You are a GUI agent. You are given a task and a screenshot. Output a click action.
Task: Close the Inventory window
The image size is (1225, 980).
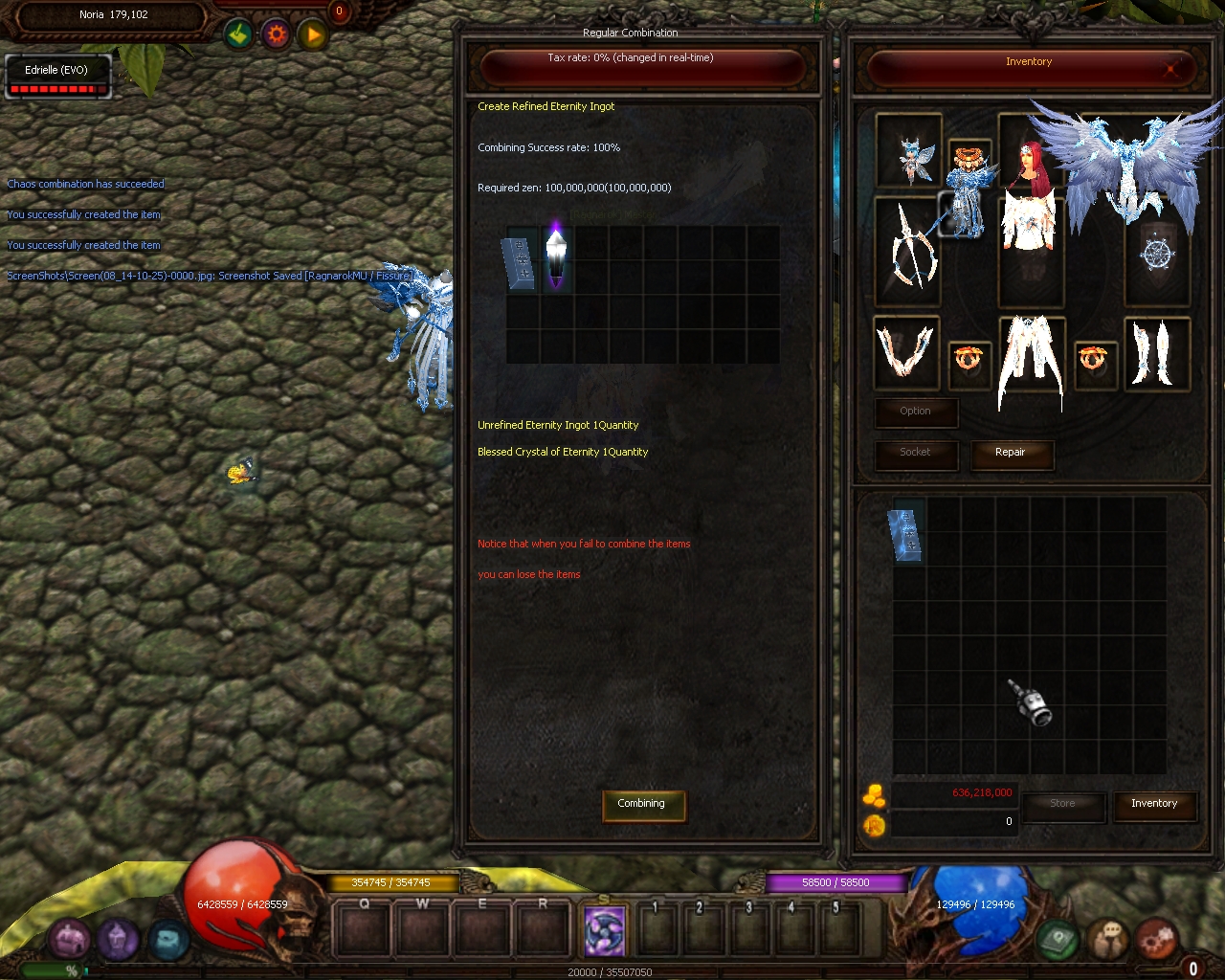[x=1170, y=68]
